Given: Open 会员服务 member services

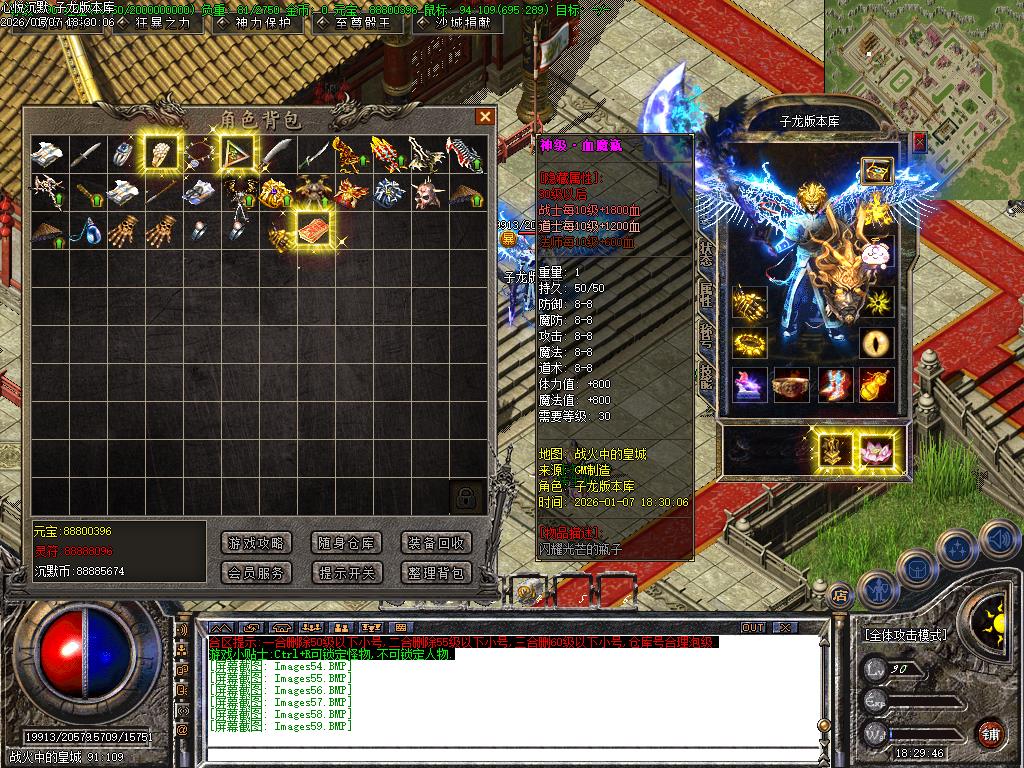Looking at the screenshot, I should coord(256,573).
